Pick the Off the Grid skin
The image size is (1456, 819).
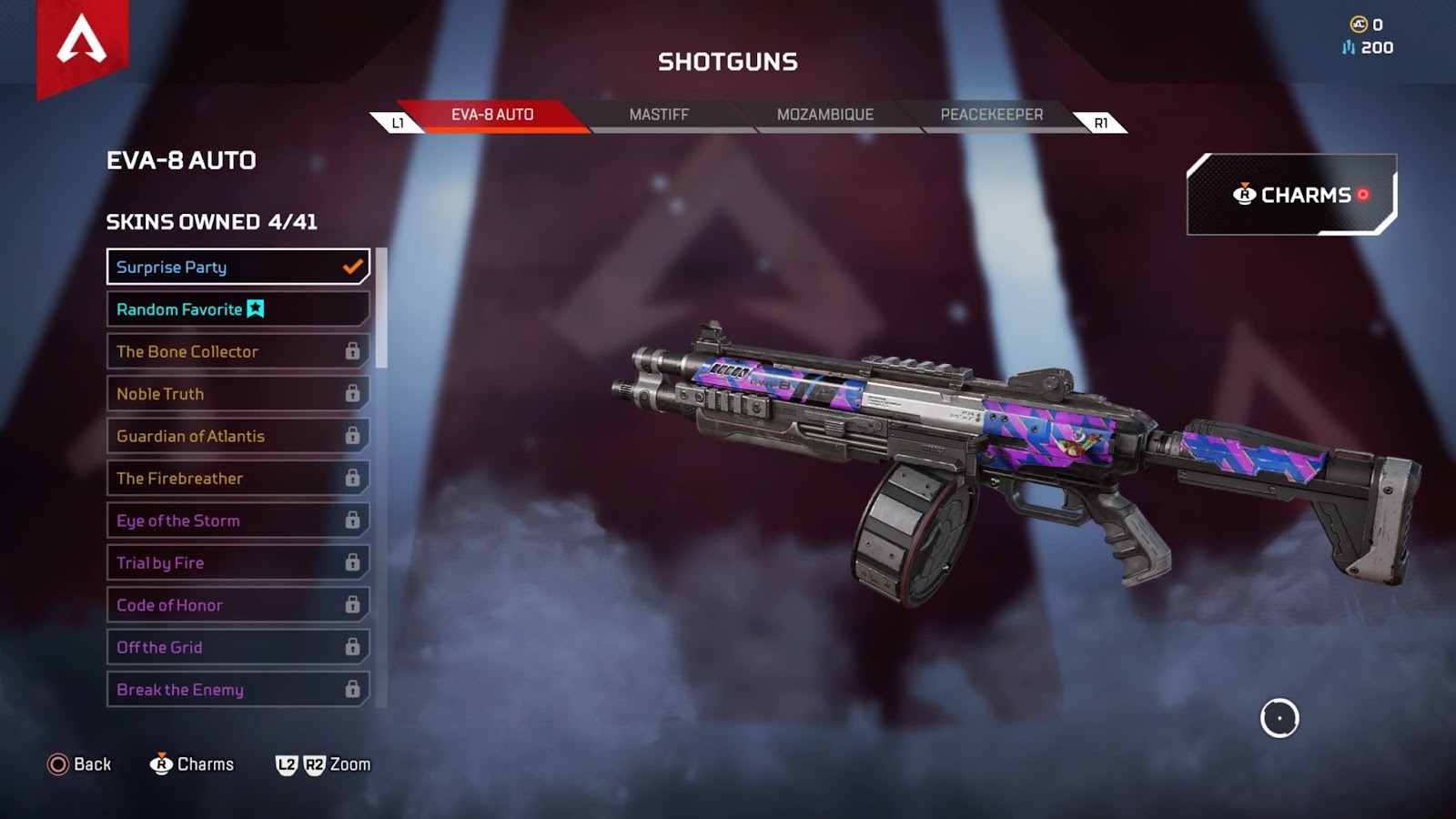click(238, 648)
